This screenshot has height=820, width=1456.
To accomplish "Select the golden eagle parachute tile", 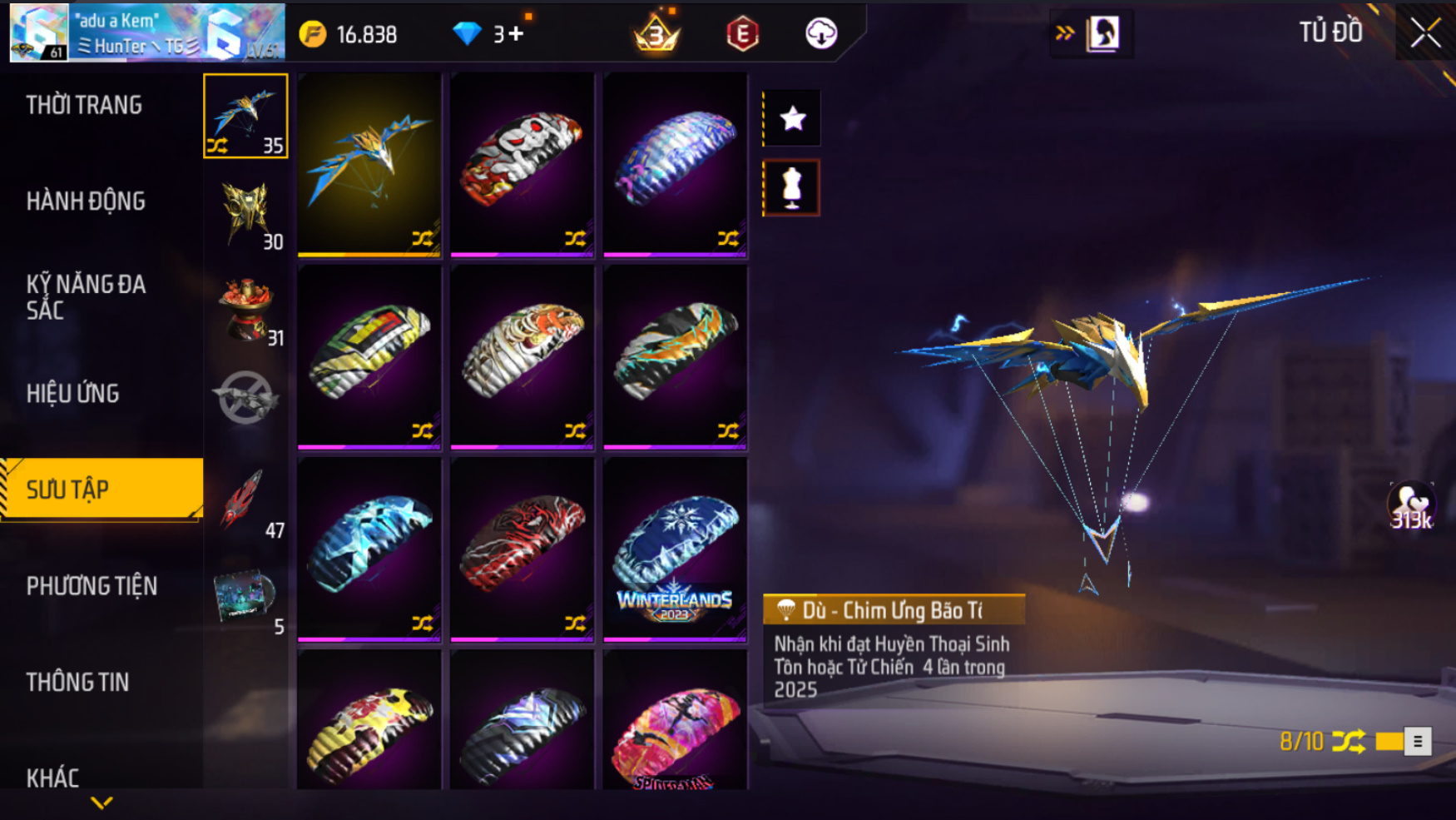I will [369, 164].
